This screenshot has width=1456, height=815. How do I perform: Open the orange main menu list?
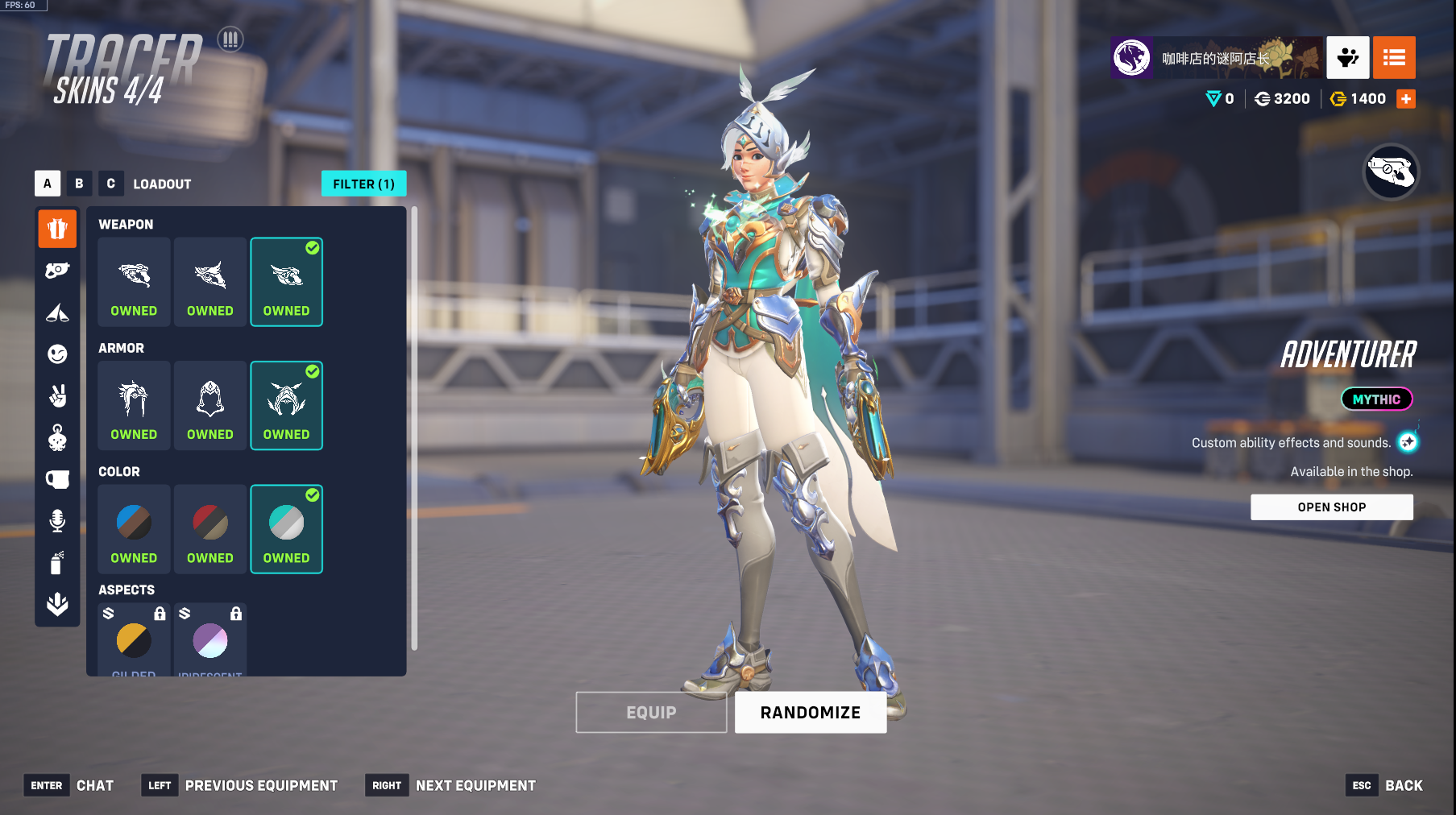(x=1394, y=58)
